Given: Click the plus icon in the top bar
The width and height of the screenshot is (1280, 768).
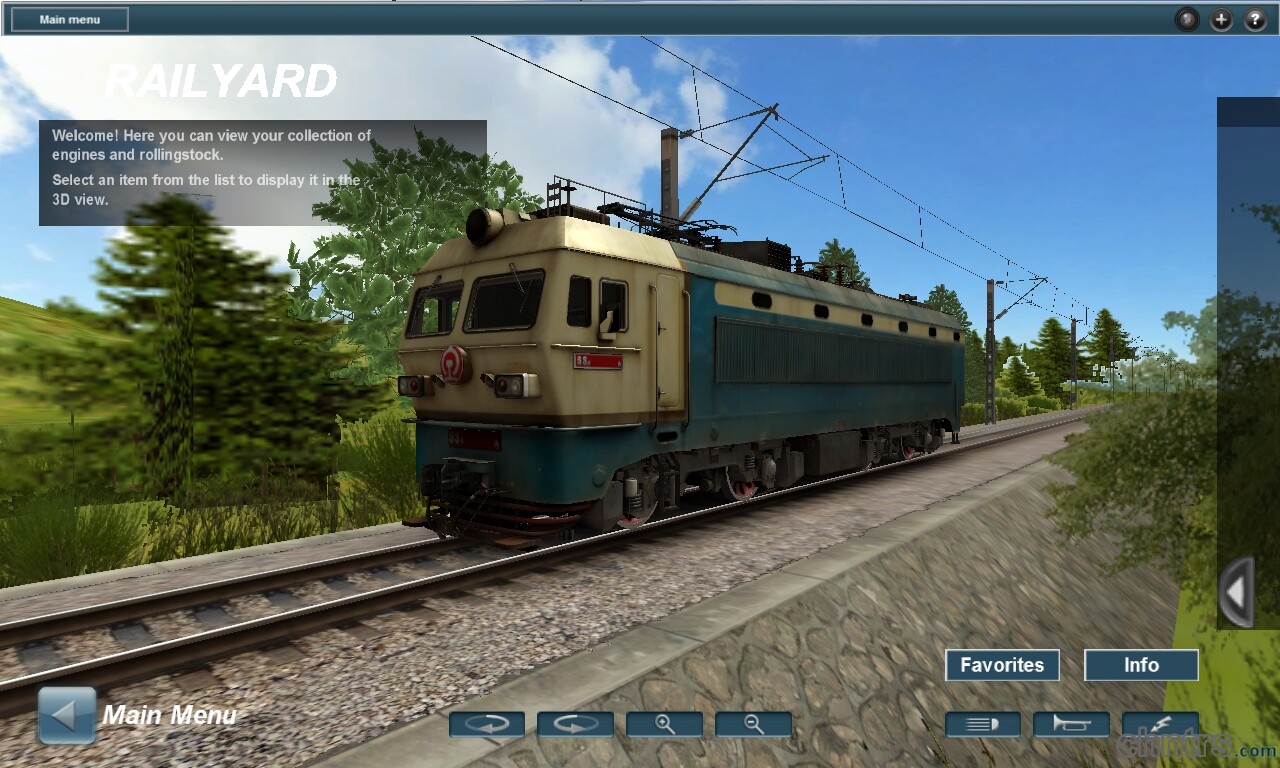Looking at the screenshot, I should tap(1221, 19).
